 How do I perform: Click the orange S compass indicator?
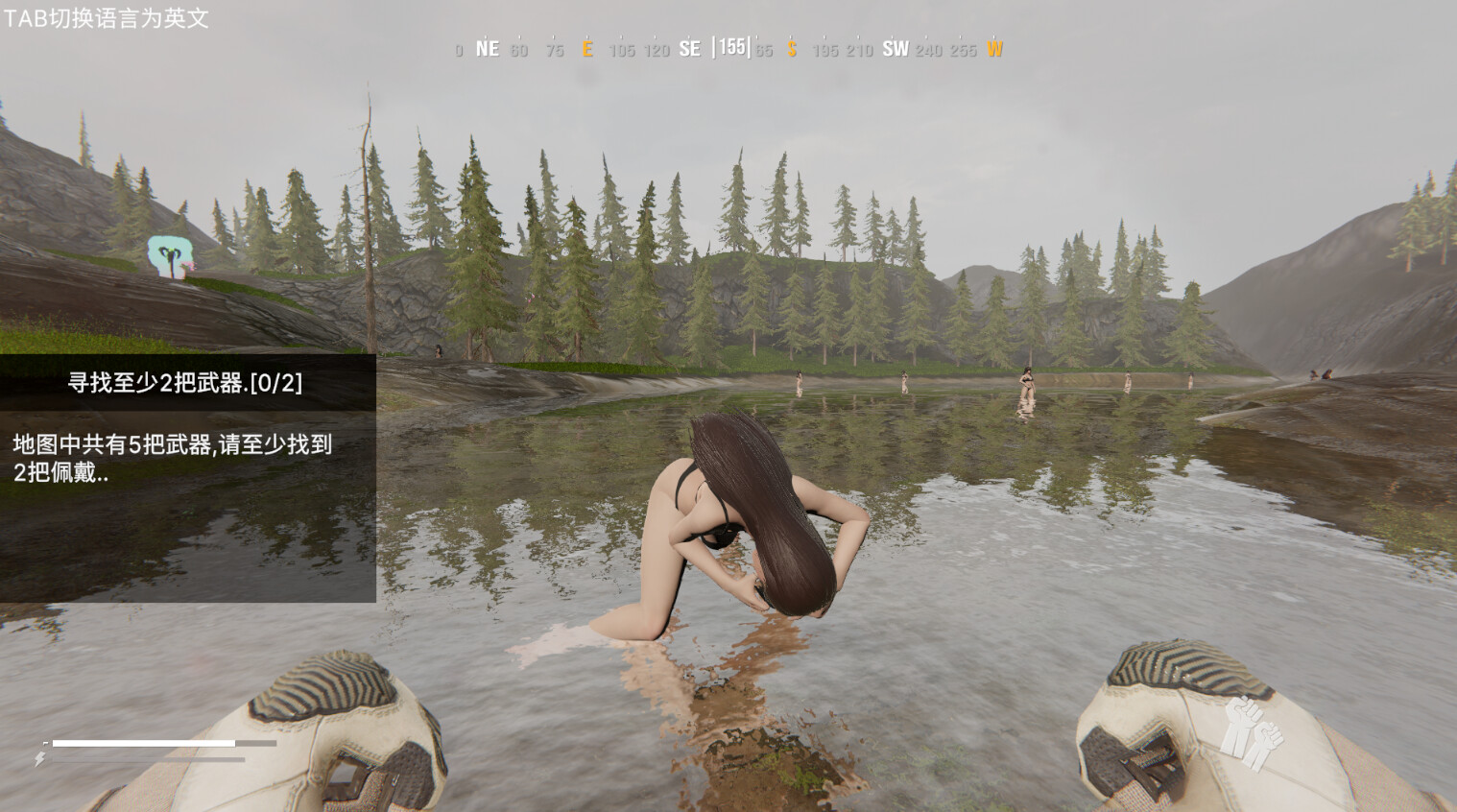(x=791, y=49)
